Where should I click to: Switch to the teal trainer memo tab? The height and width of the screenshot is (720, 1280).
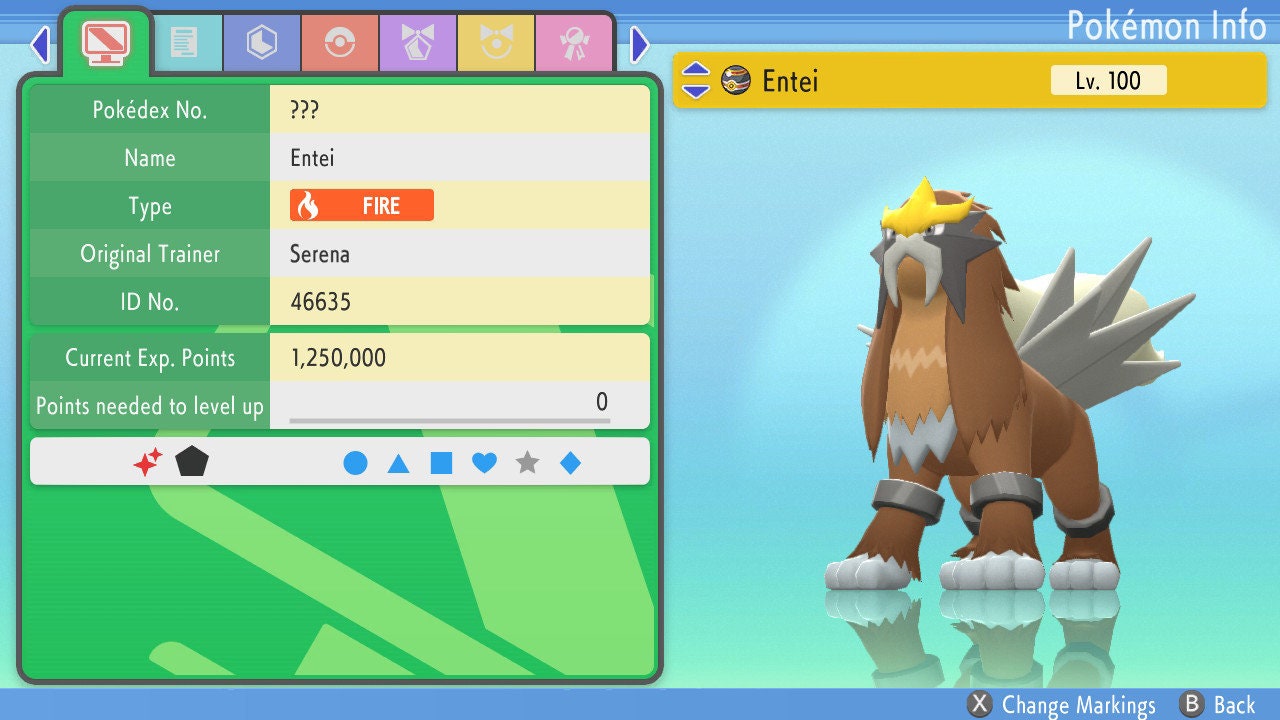[x=183, y=43]
